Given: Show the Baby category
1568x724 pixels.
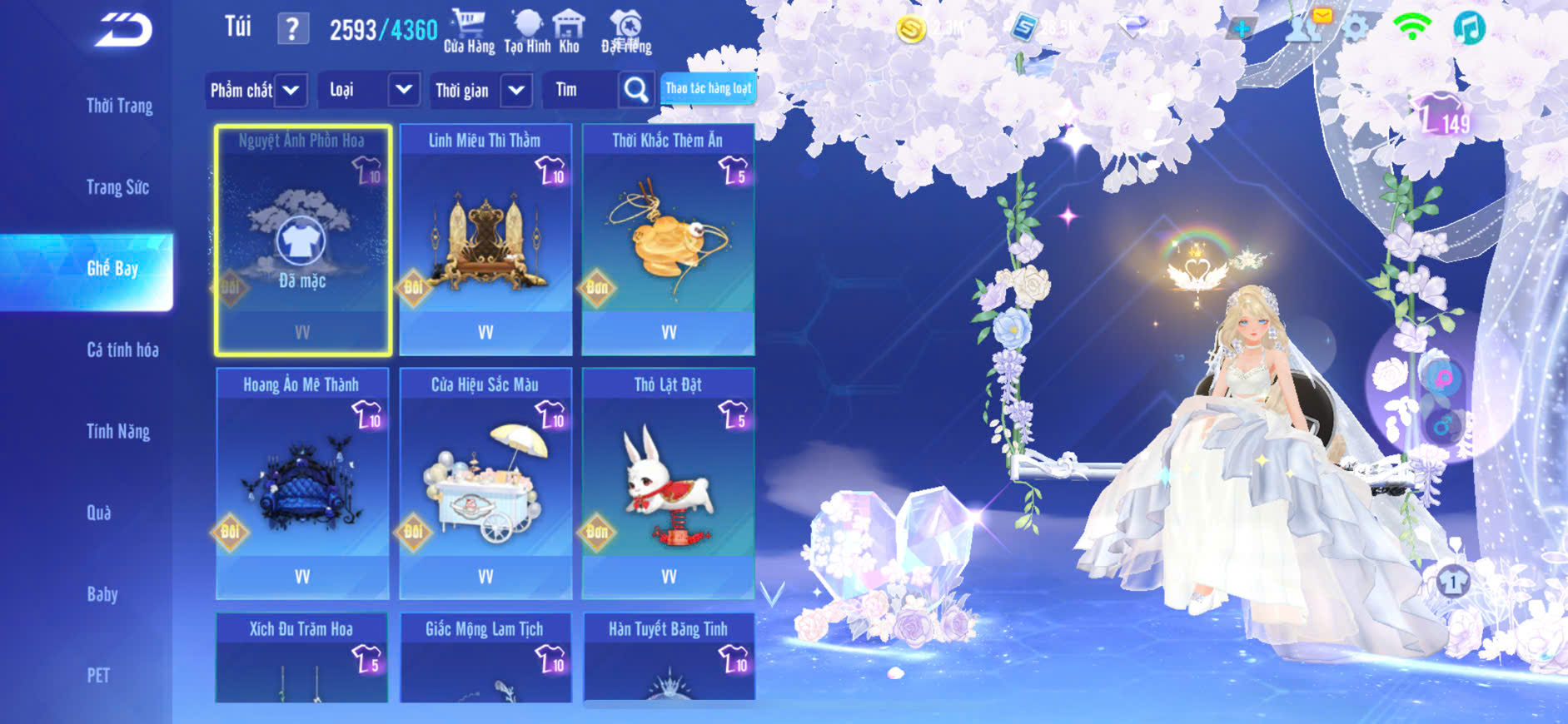Looking at the screenshot, I should coord(102,594).
